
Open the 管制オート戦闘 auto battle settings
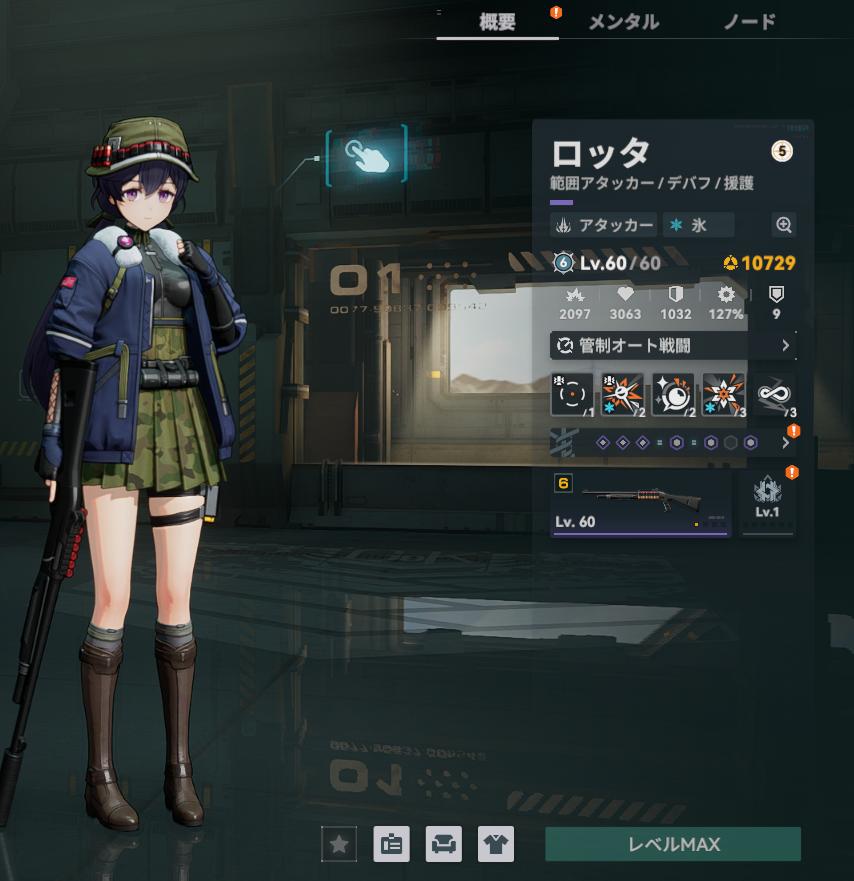(673, 345)
